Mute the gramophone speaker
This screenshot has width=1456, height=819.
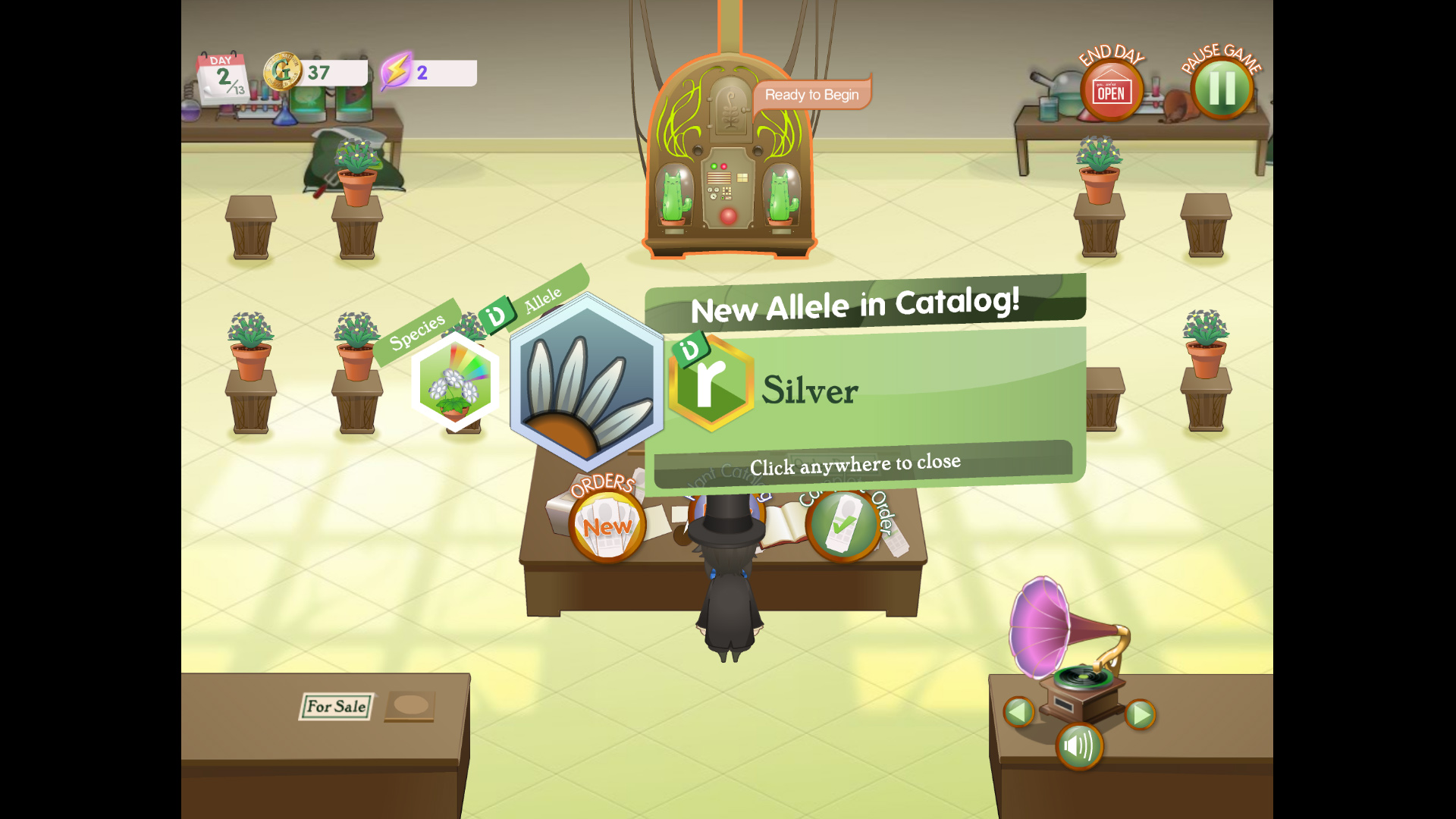(1080, 745)
